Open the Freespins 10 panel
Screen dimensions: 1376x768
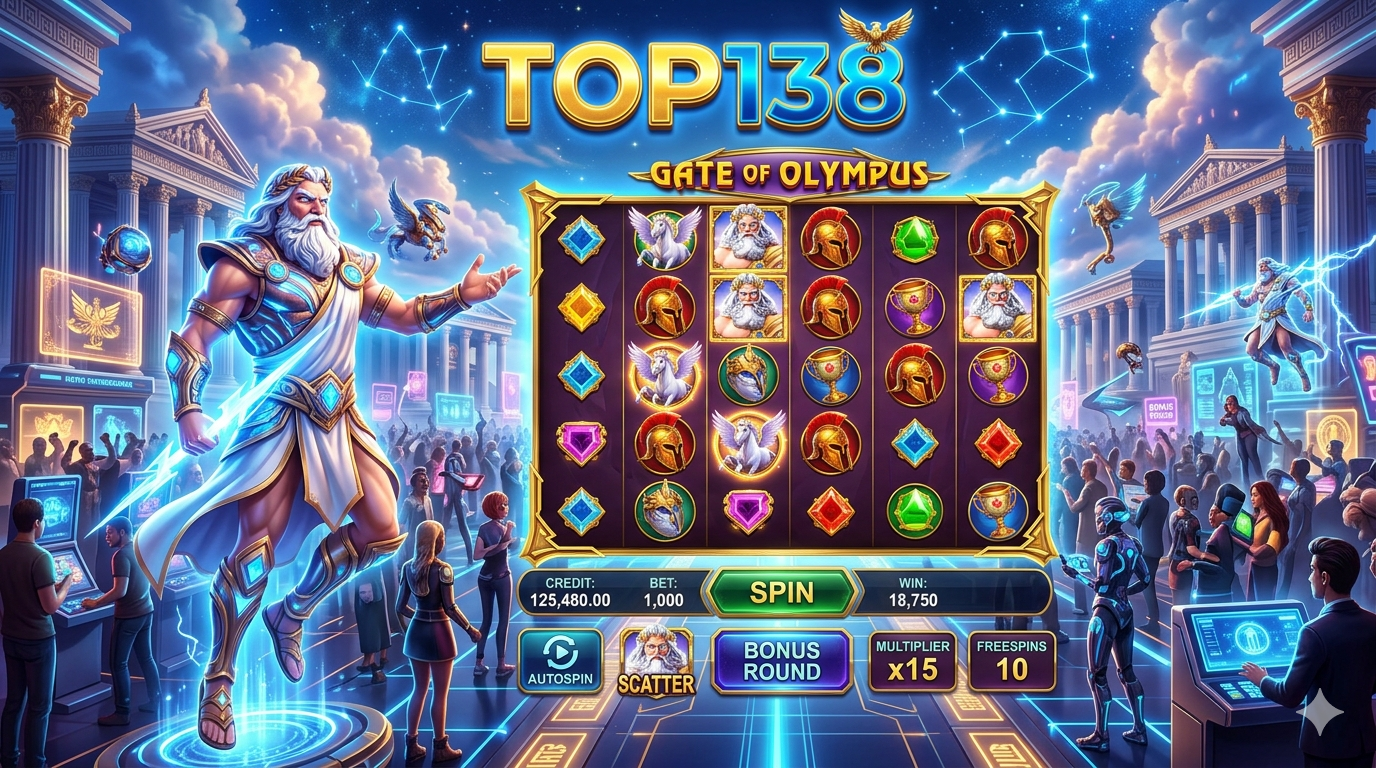coord(1011,661)
